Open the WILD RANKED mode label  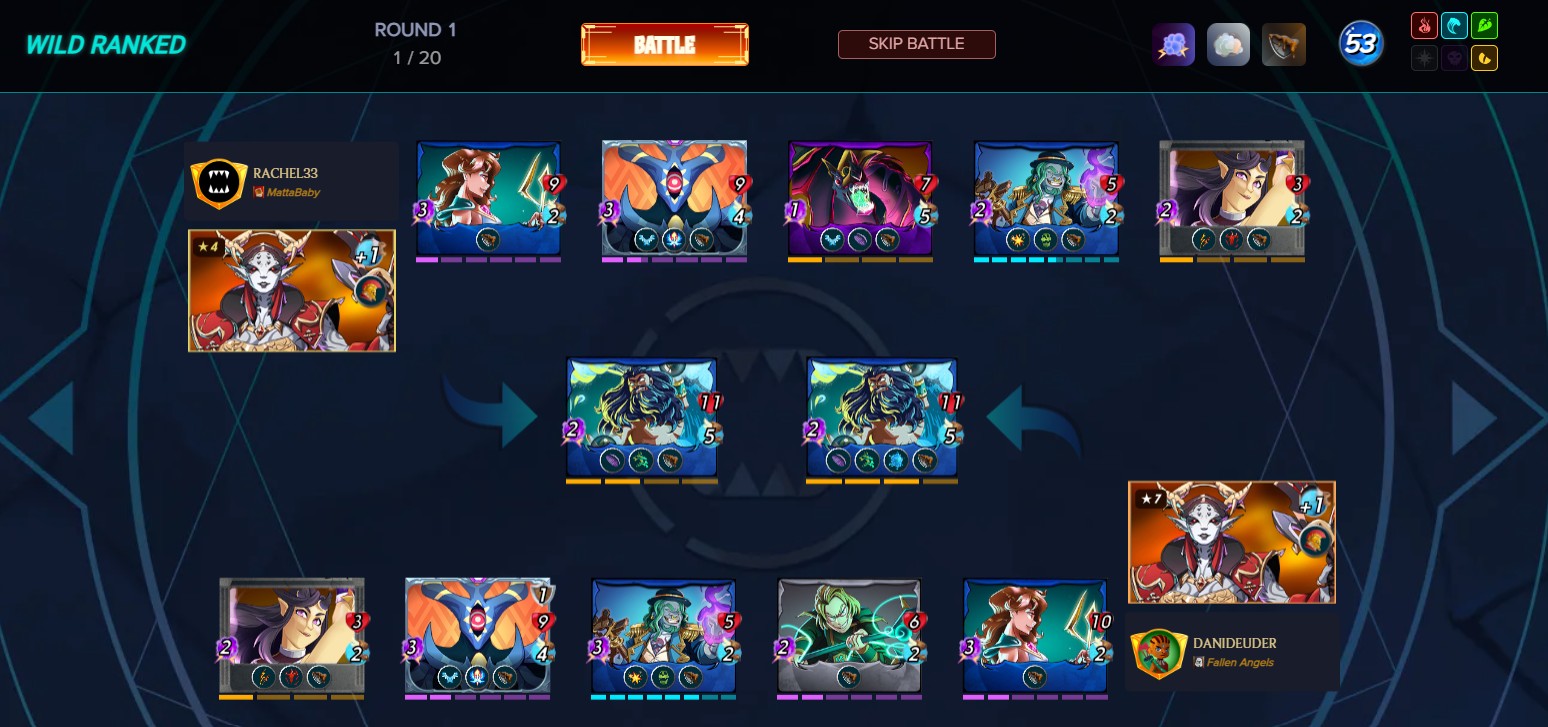pos(104,45)
